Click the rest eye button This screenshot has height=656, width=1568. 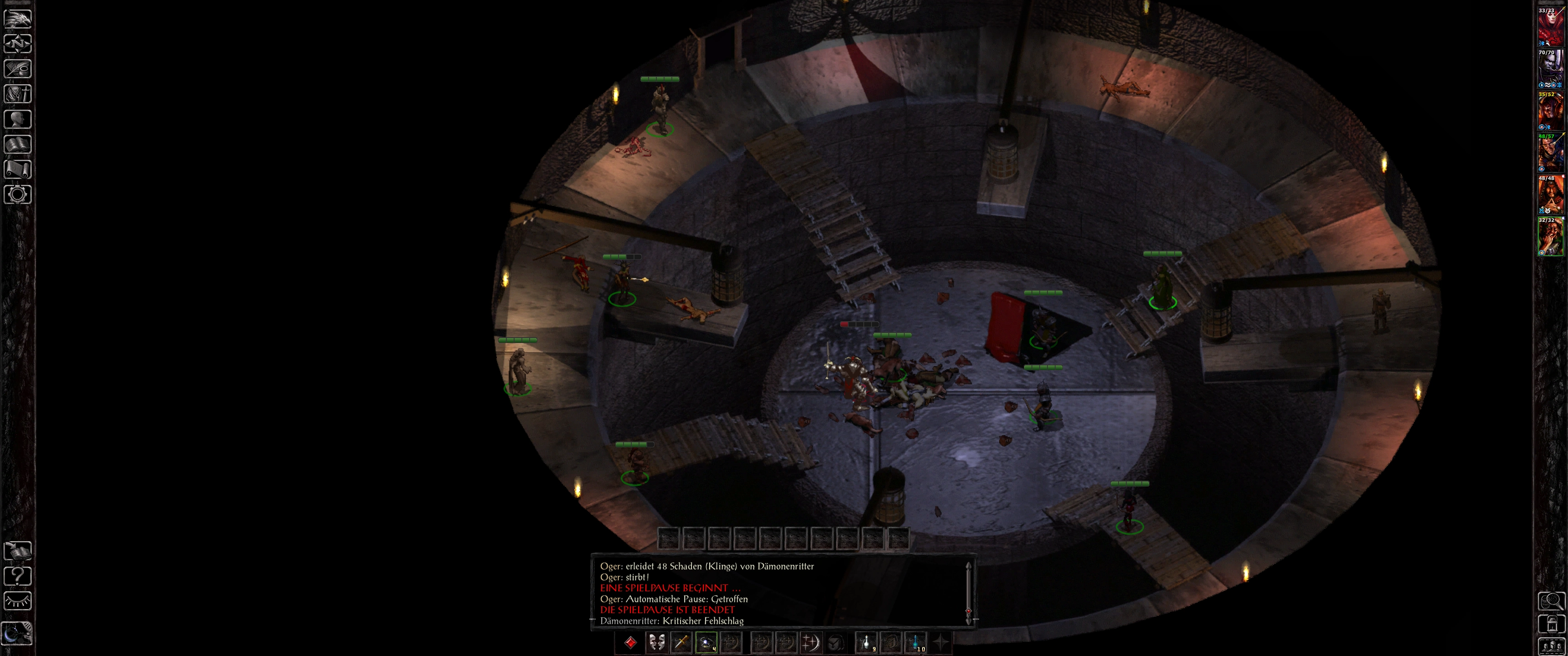[18, 601]
